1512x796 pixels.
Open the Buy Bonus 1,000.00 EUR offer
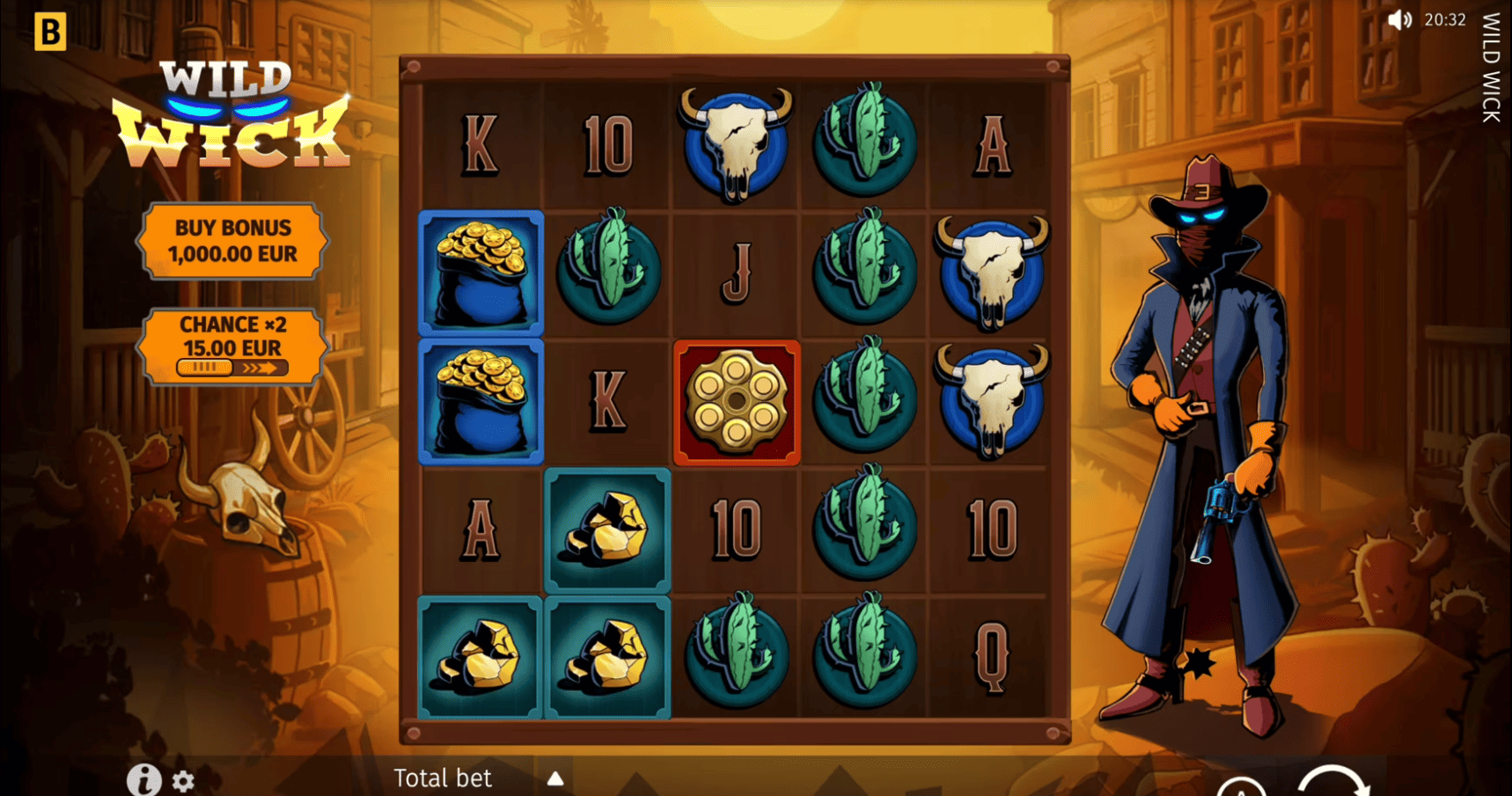(x=232, y=241)
